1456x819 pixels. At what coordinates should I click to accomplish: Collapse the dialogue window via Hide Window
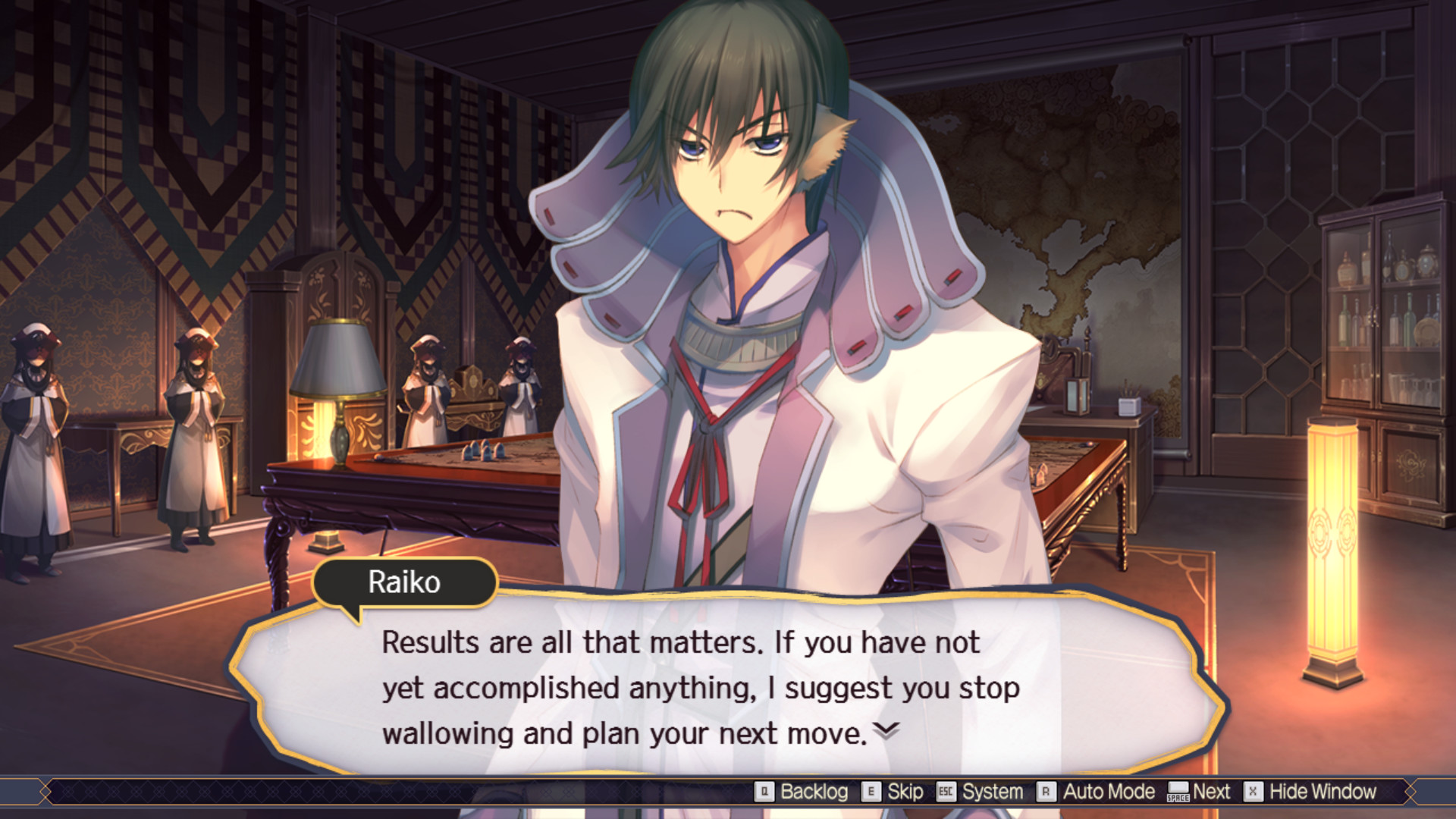(1322, 791)
